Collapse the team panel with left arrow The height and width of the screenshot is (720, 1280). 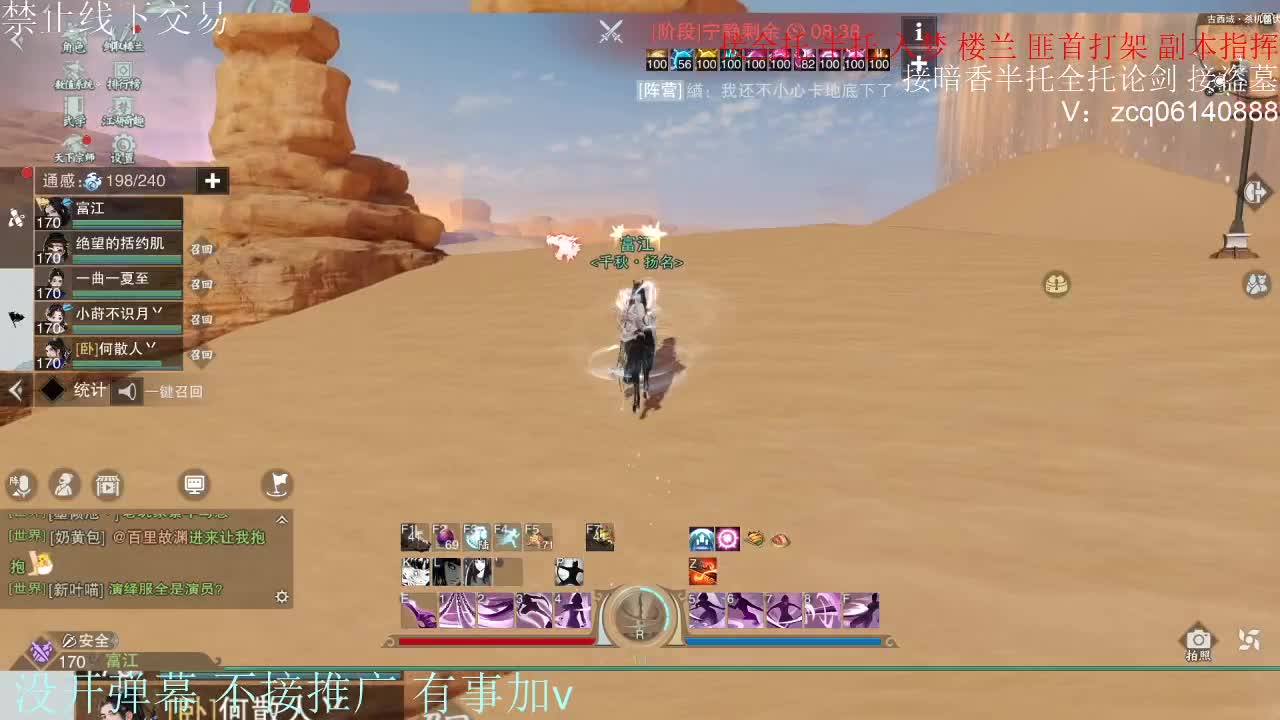(15, 388)
